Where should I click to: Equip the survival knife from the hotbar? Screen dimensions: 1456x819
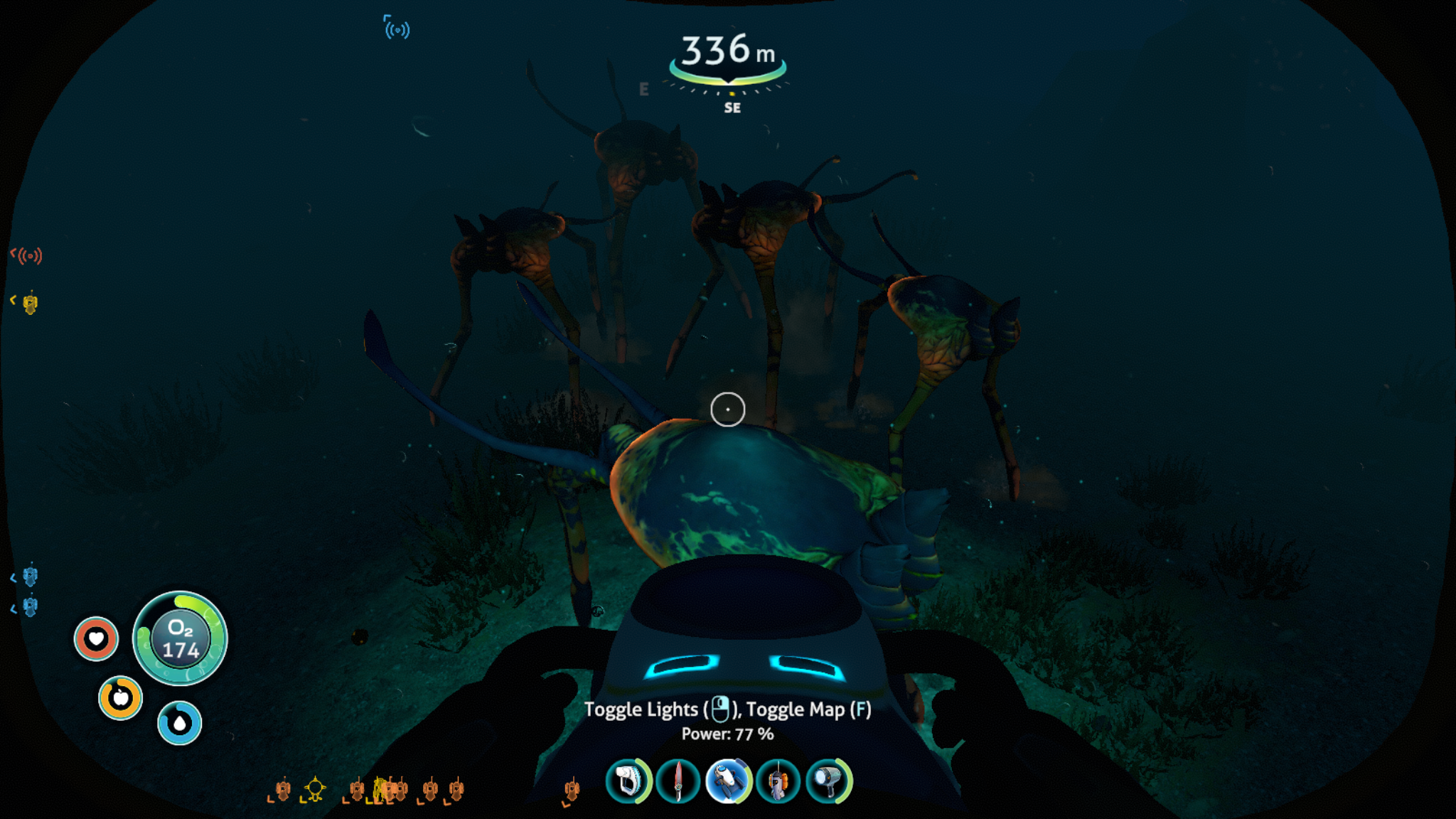point(678,781)
